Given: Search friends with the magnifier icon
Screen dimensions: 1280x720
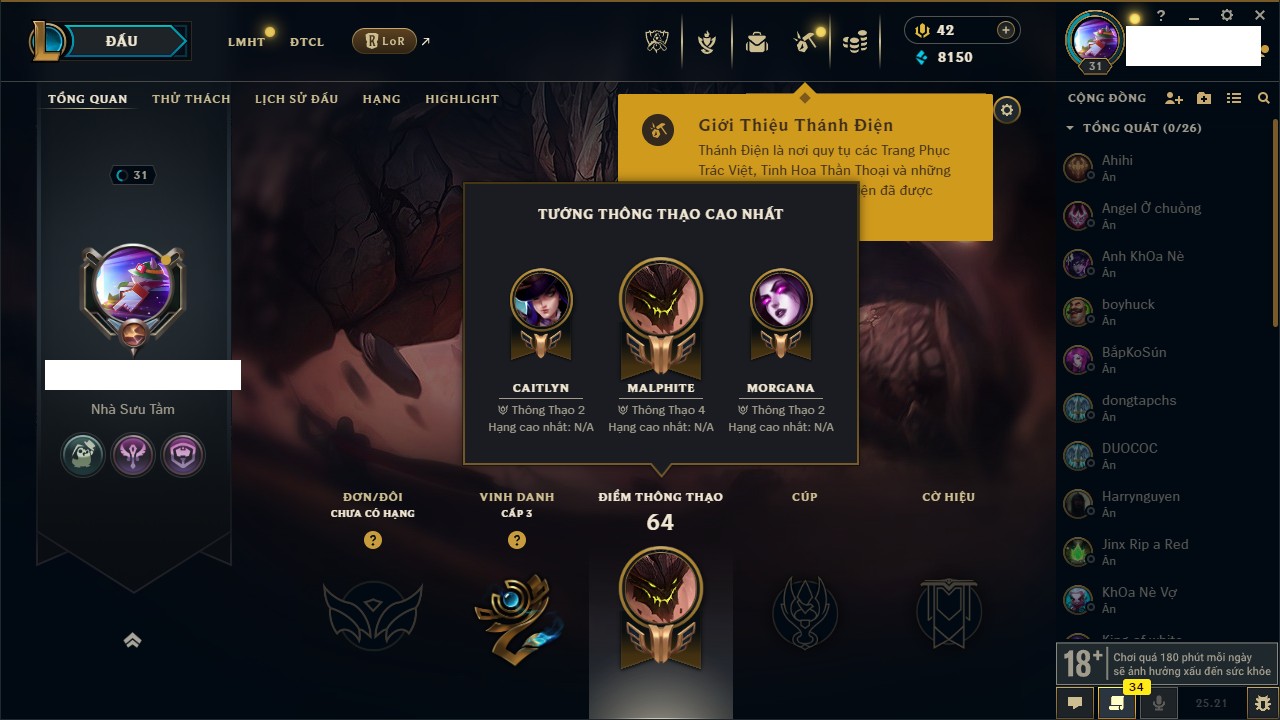Looking at the screenshot, I should (1264, 98).
